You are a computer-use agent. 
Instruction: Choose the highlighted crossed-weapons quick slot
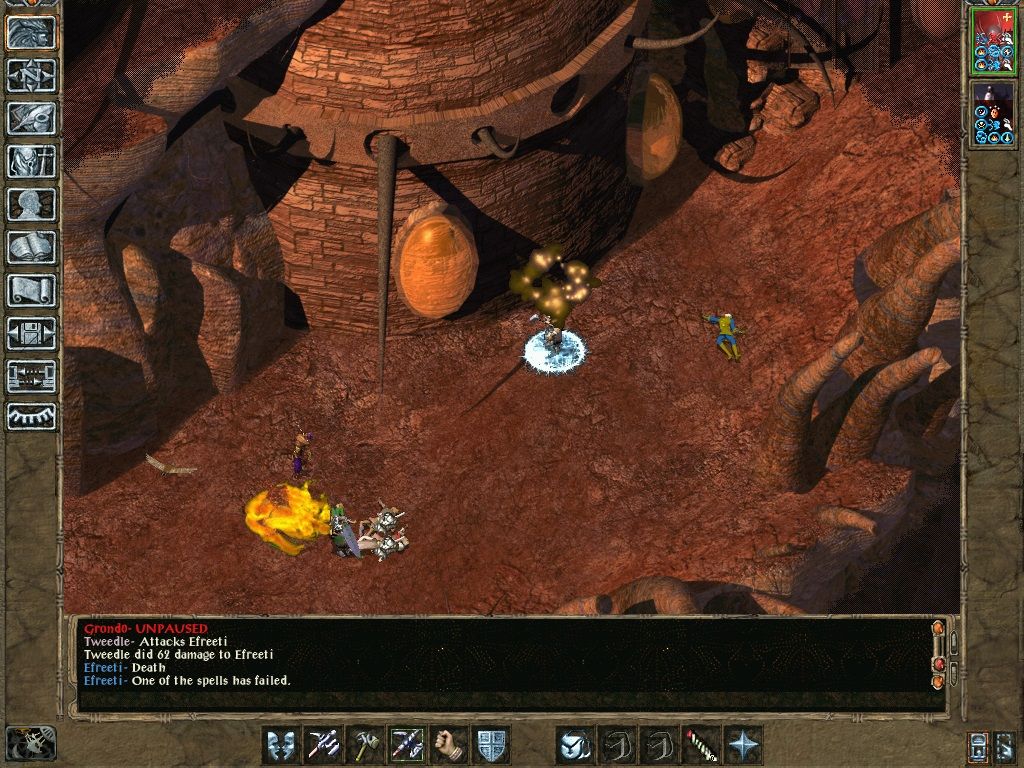coord(406,745)
